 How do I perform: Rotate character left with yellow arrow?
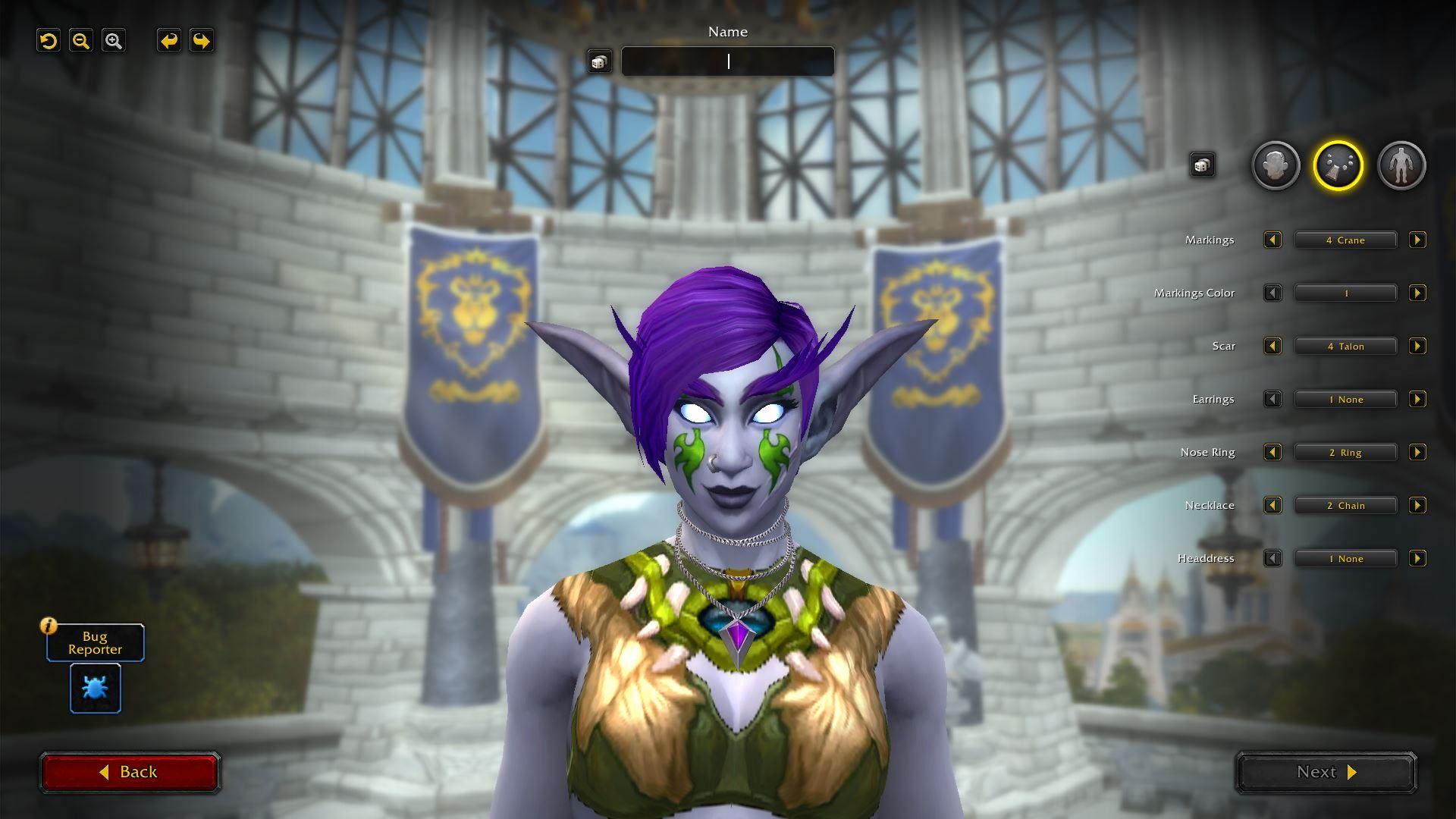pos(169,41)
